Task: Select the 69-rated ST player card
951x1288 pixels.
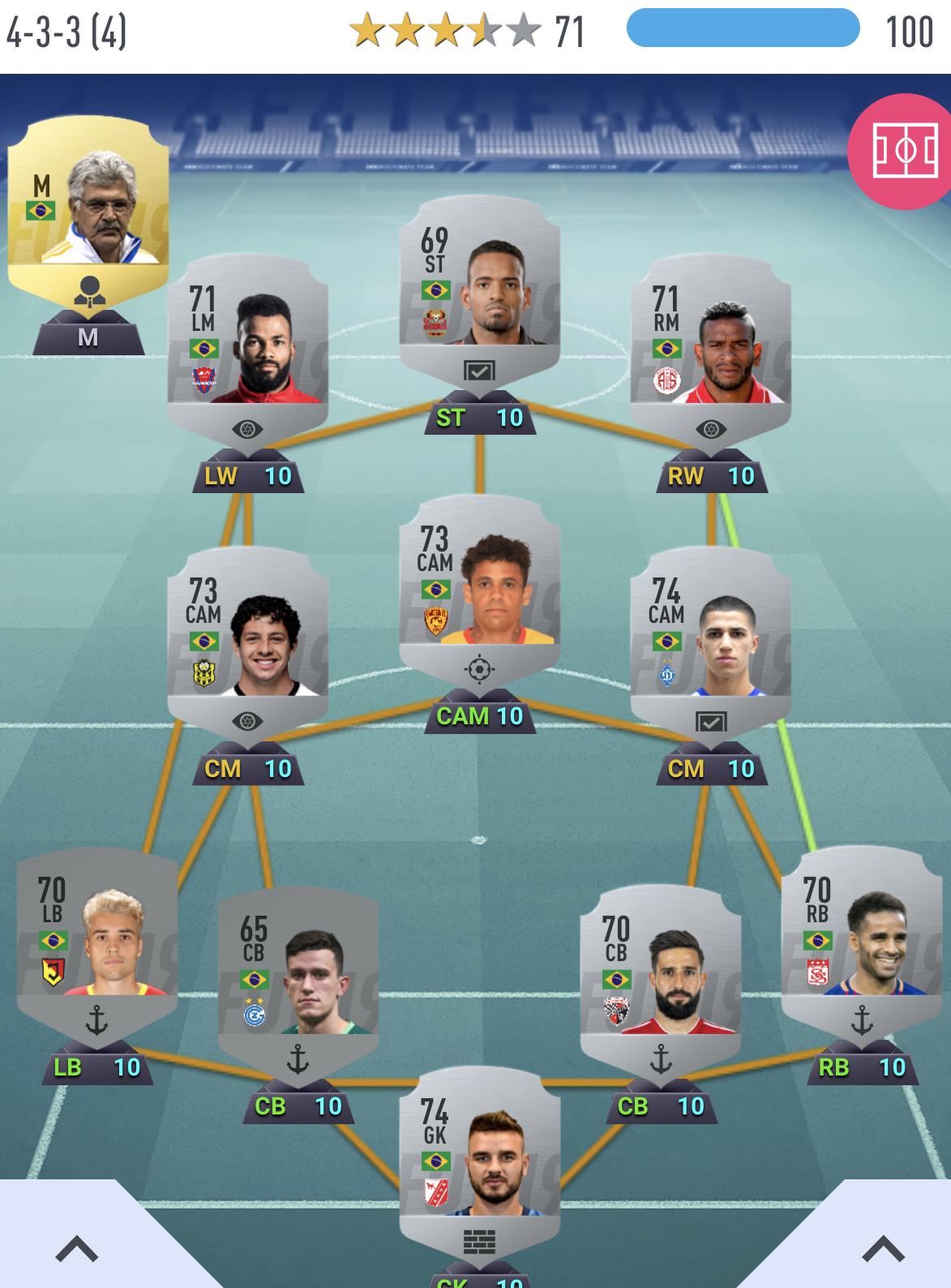Action: [x=480, y=286]
